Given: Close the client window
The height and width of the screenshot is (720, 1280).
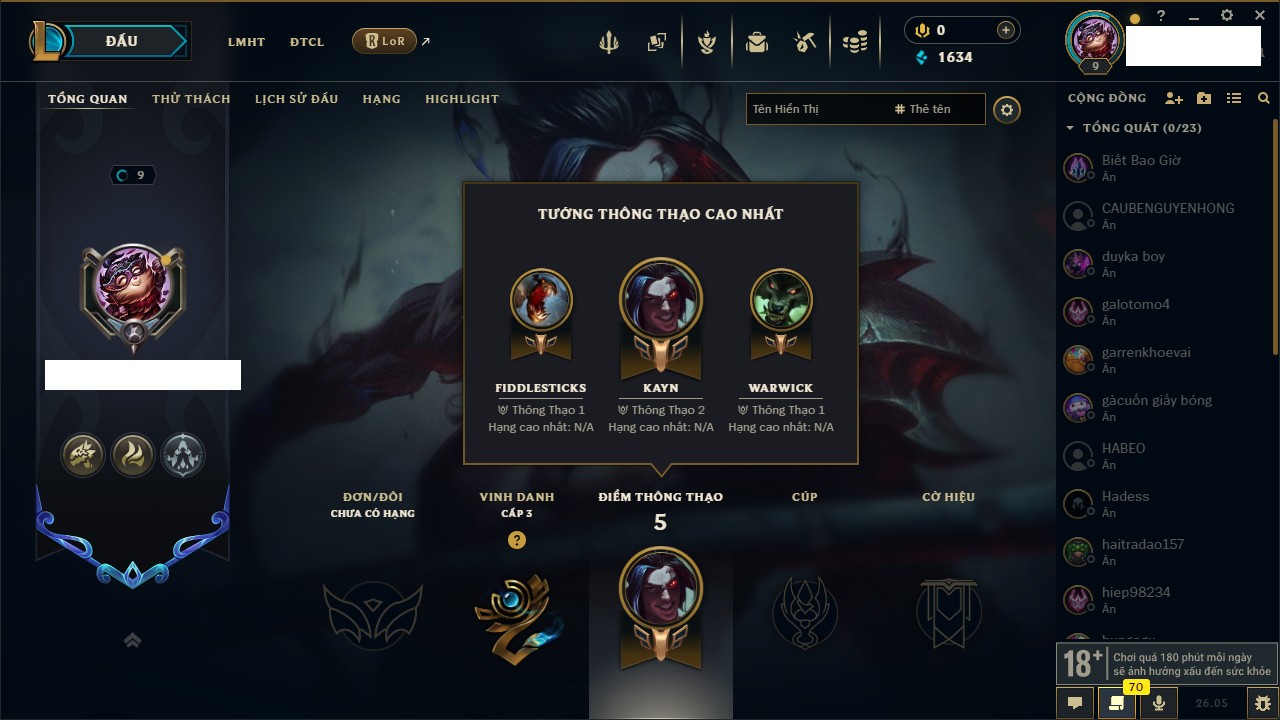Looking at the screenshot, I should 1259,15.
